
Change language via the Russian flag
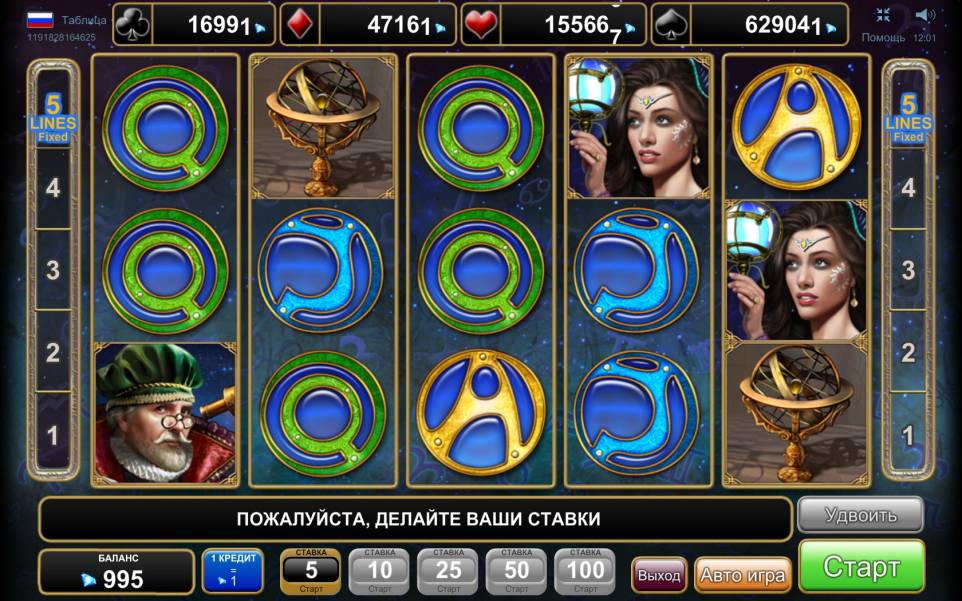click(40, 19)
